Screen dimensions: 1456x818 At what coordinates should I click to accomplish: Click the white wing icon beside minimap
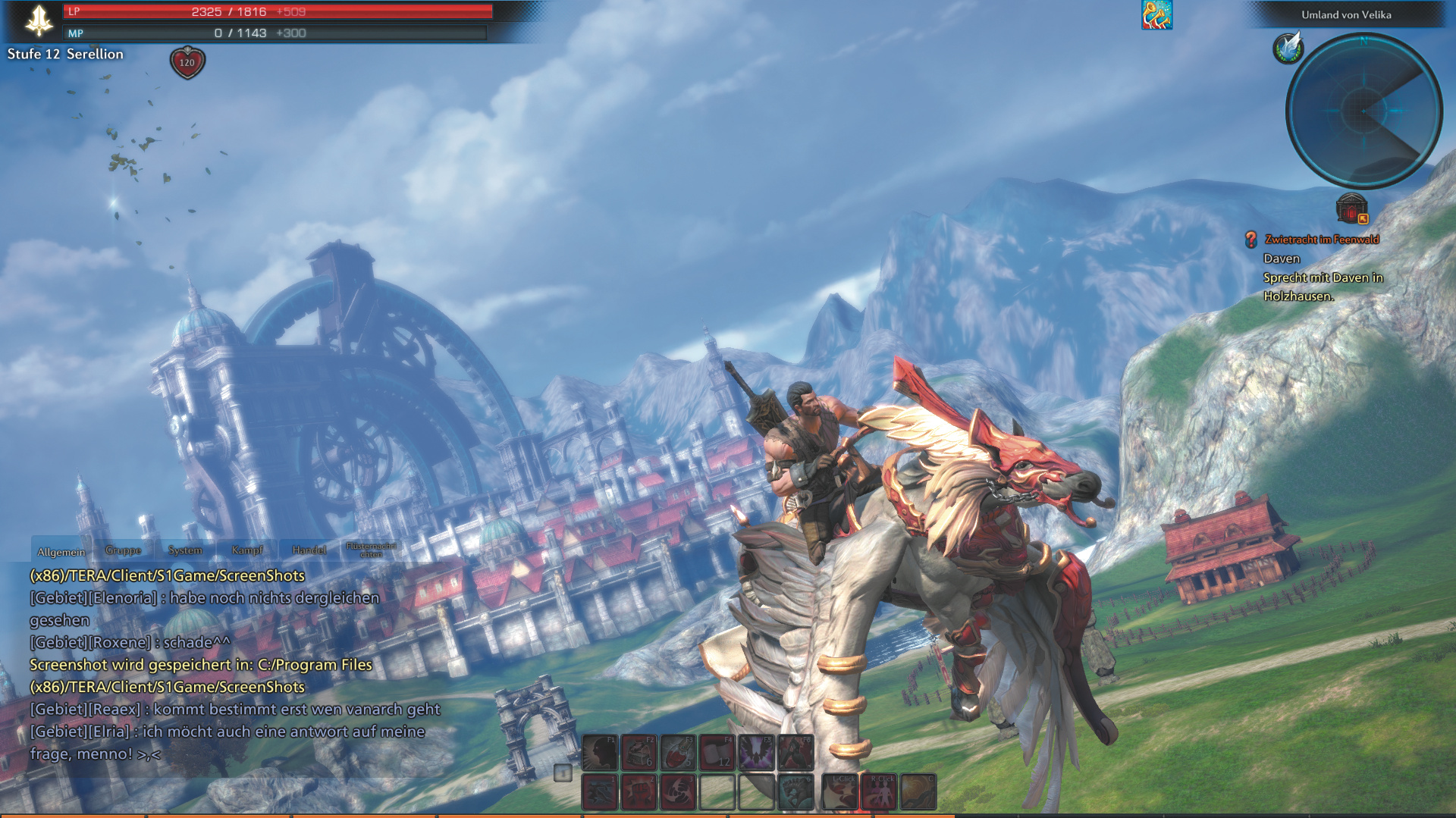click(x=1288, y=47)
